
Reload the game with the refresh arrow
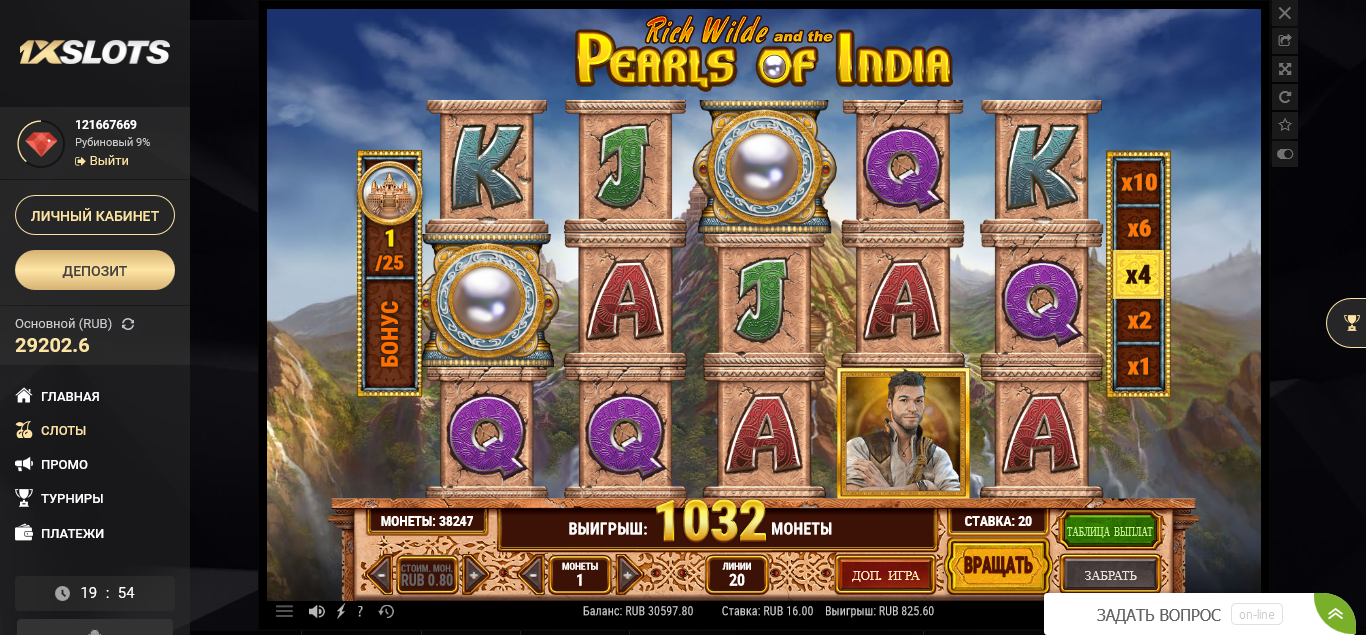point(1285,97)
